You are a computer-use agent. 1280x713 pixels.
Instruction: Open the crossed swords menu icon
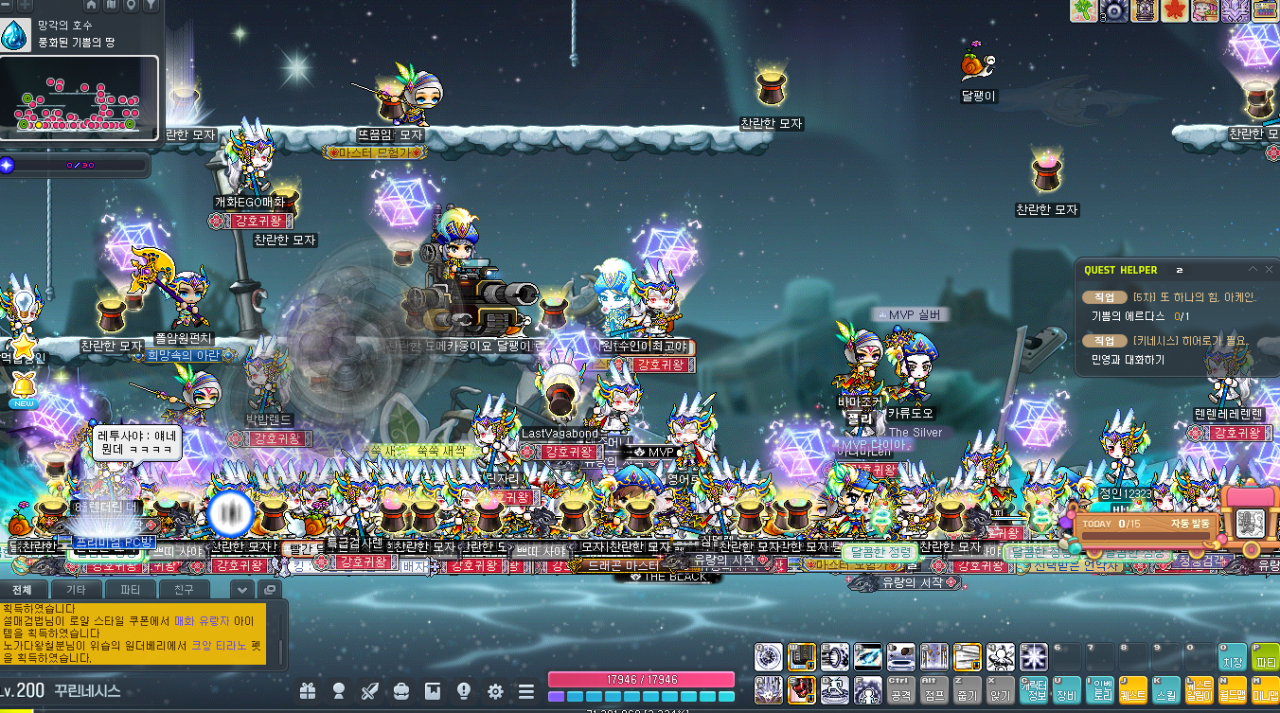369,691
